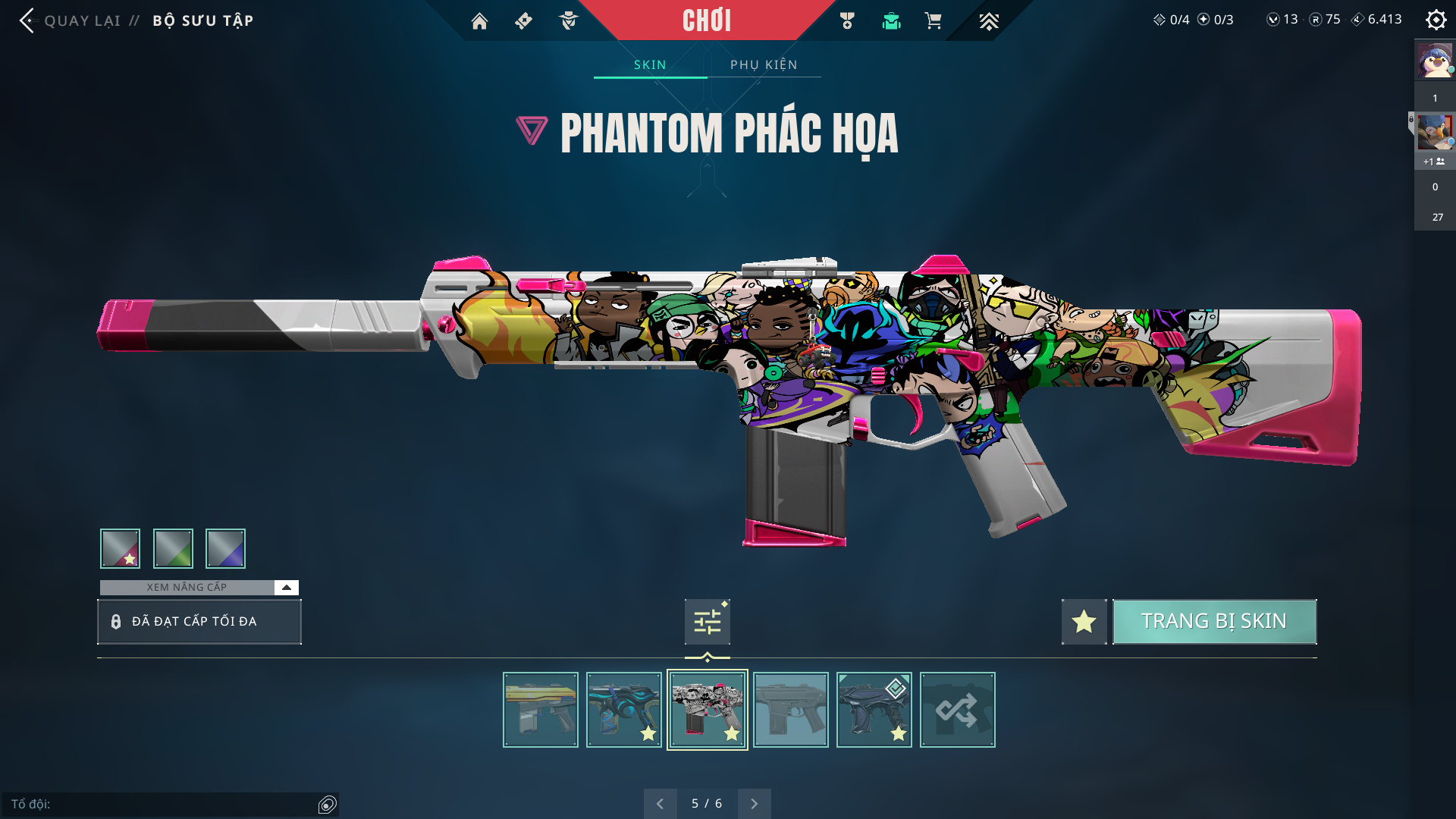Select the grey default Phantom thumbnail
Screen dimensions: 1456x819
click(790, 710)
